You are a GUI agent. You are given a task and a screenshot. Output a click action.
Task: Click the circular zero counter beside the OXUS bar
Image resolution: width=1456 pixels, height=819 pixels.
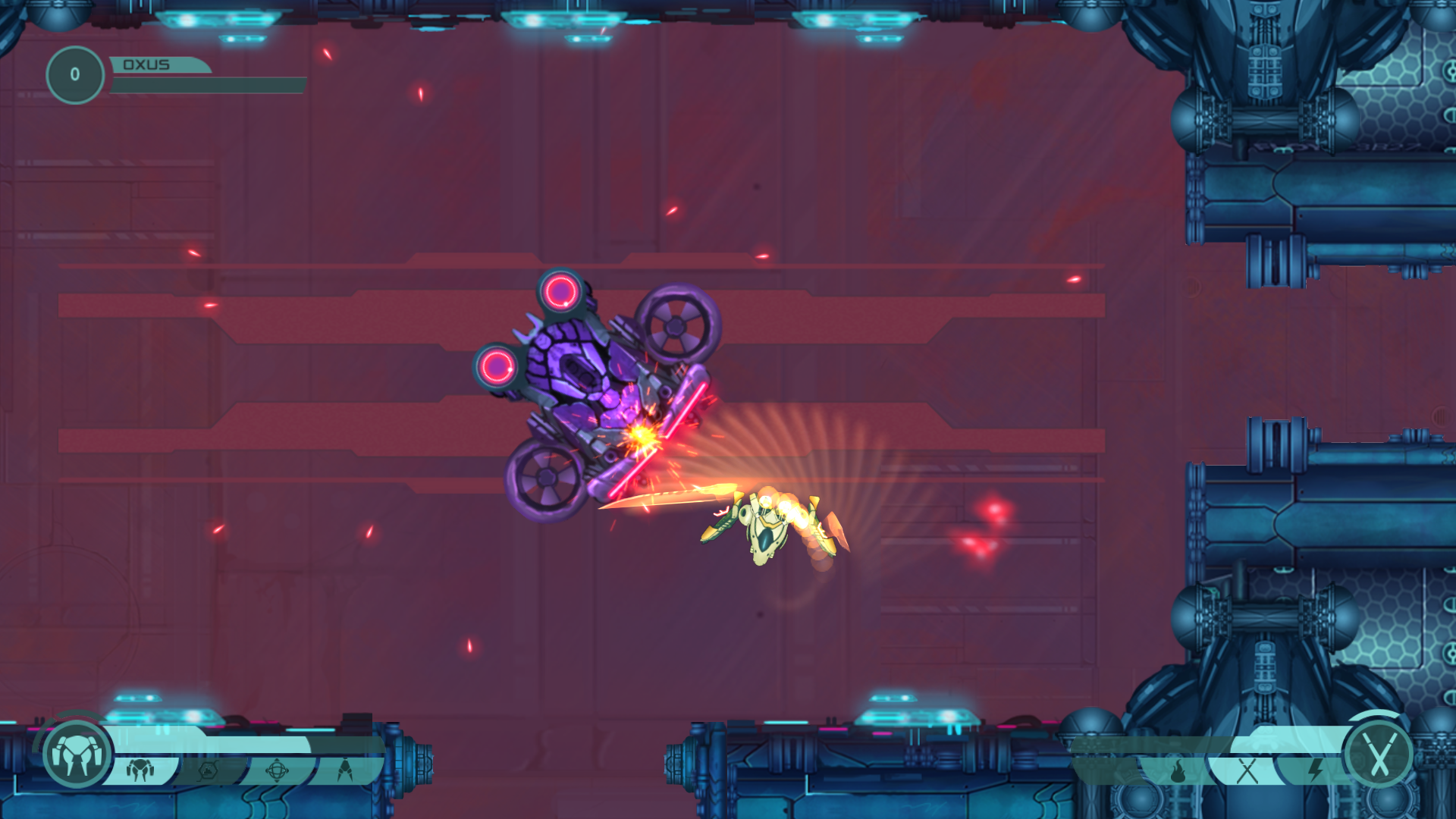pos(74,73)
